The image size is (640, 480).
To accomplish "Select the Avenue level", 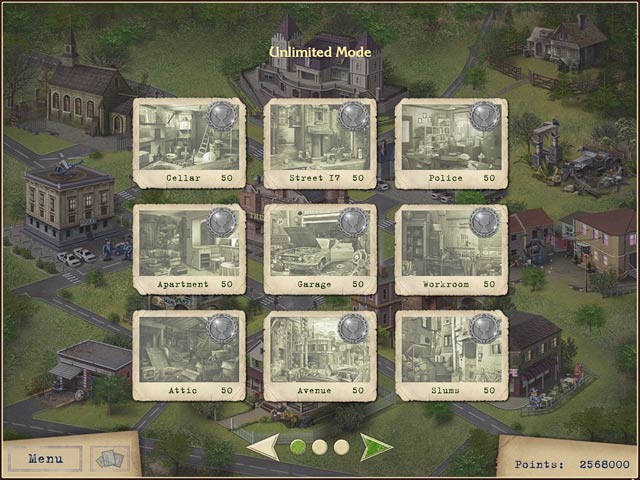I will pos(320,356).
